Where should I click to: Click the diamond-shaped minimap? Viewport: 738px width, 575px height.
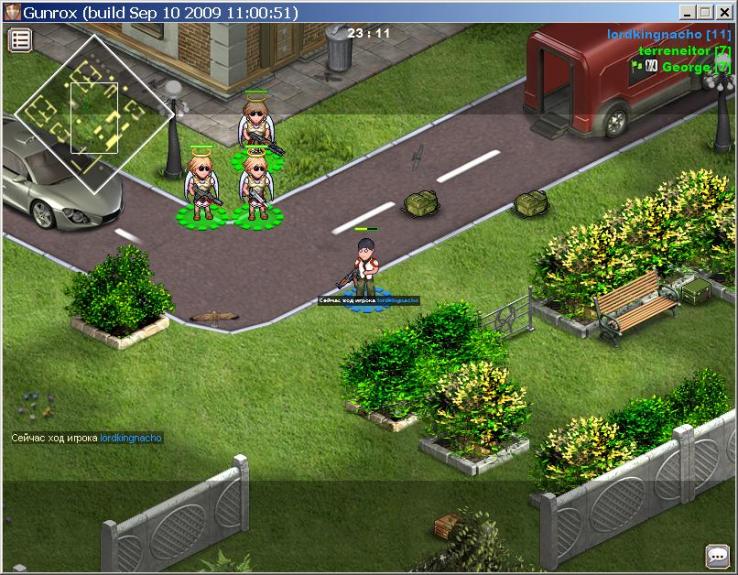[x=95, y=113]
